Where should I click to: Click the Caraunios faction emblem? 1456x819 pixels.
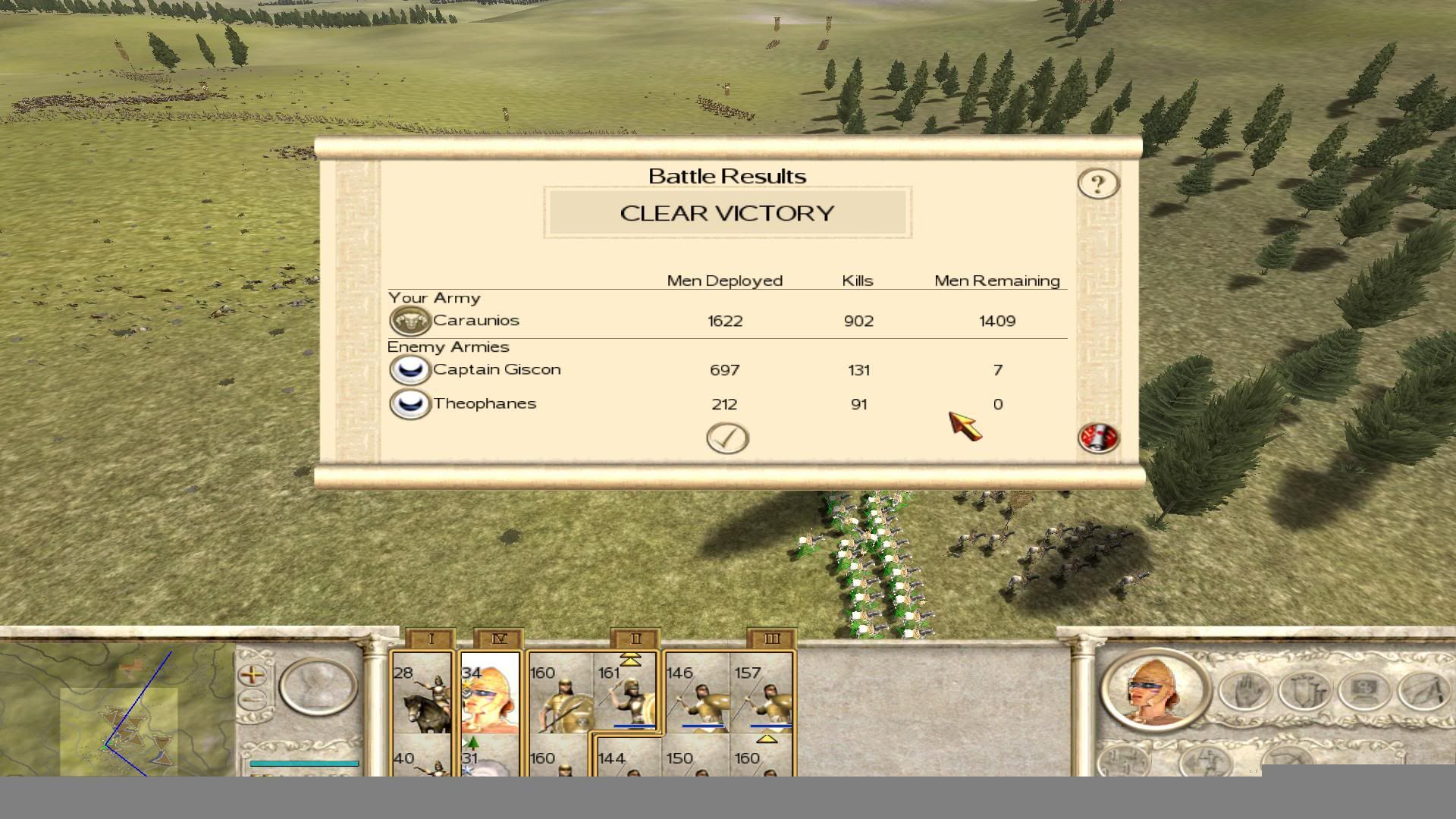[409, 321]
